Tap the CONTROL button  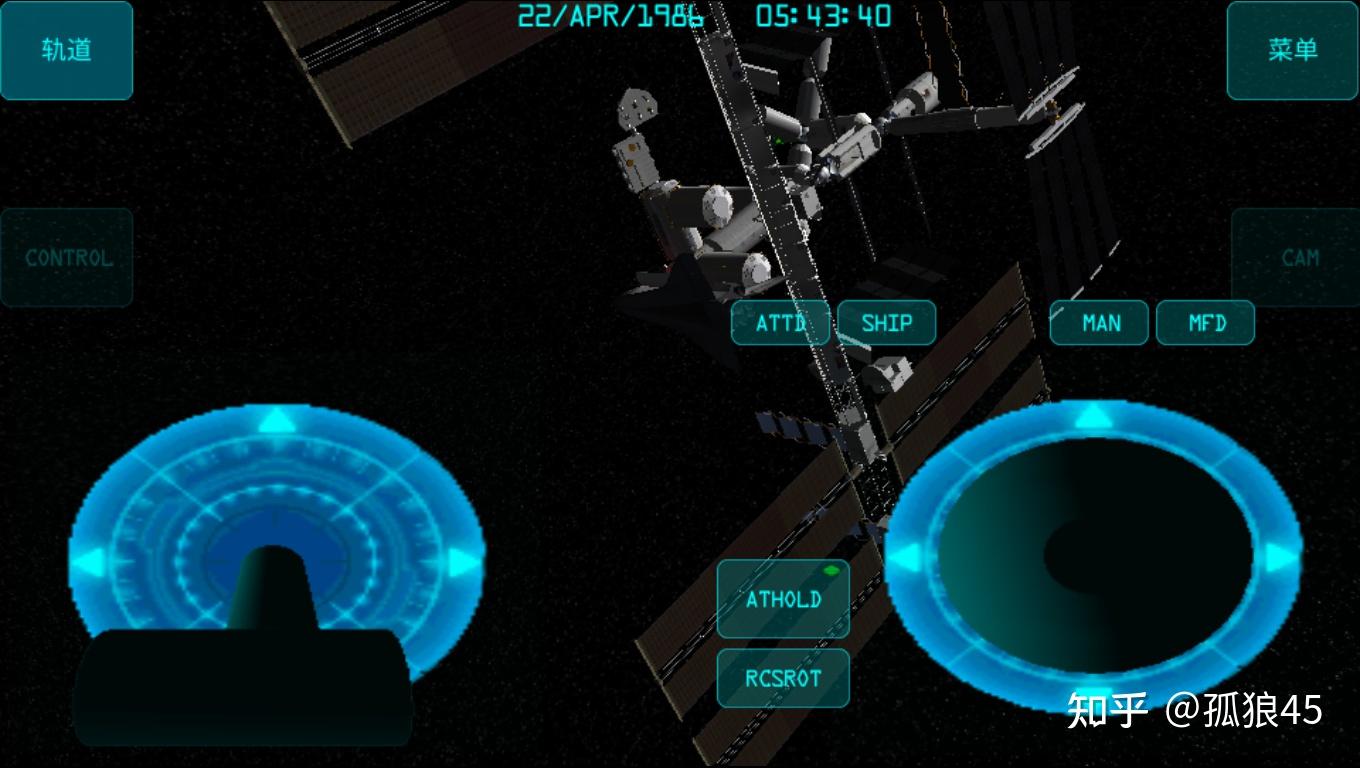click(67, 257)
